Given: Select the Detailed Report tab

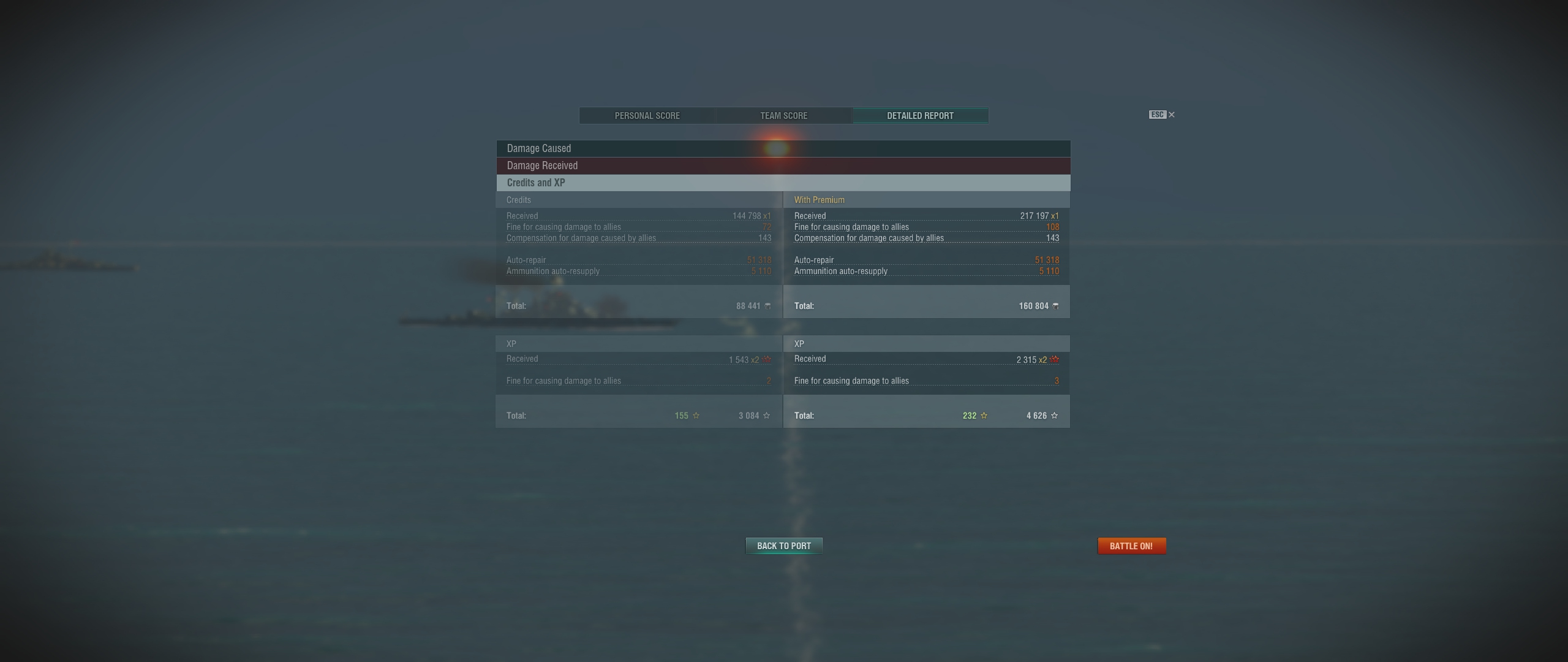Looking at the screenshot, I should [920, 116].
